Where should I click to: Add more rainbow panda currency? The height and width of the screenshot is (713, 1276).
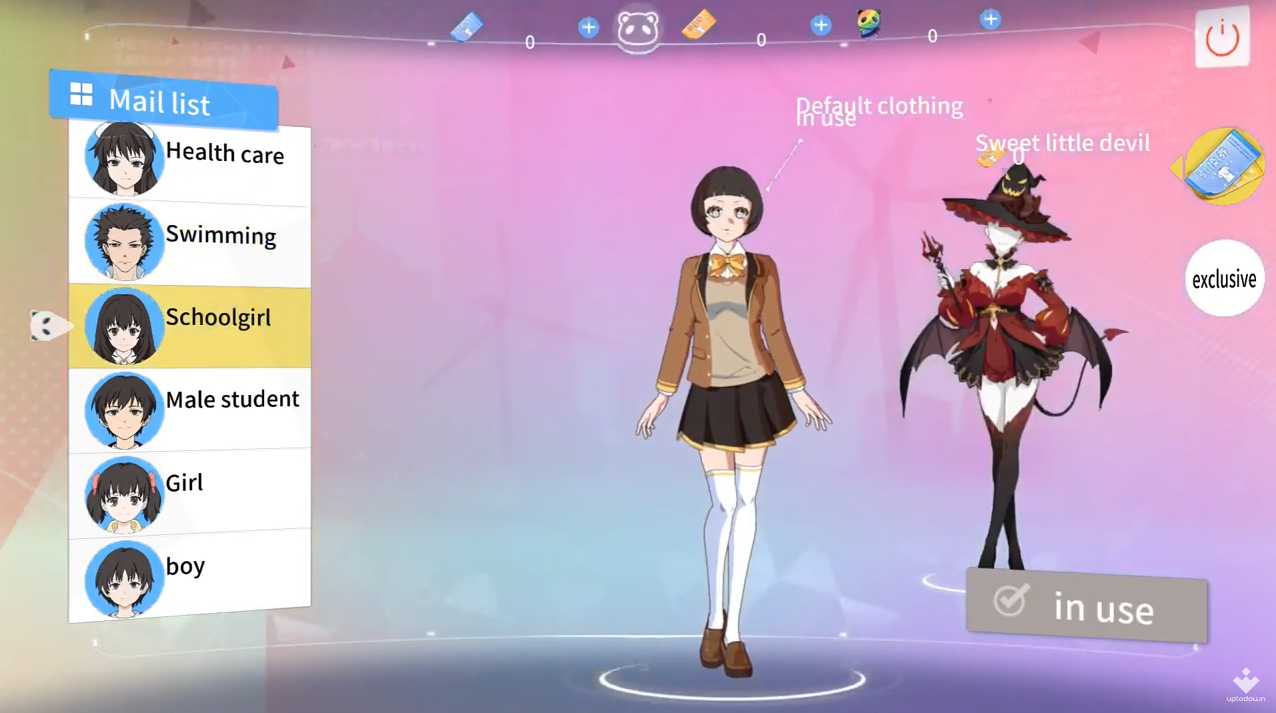tap(990, 19)
